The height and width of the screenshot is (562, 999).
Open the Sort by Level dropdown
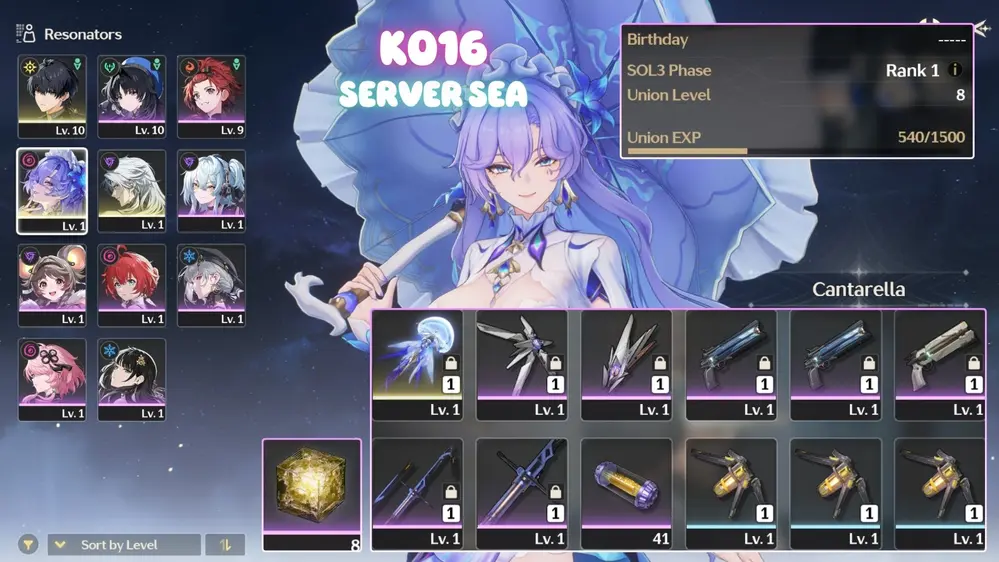123,545
